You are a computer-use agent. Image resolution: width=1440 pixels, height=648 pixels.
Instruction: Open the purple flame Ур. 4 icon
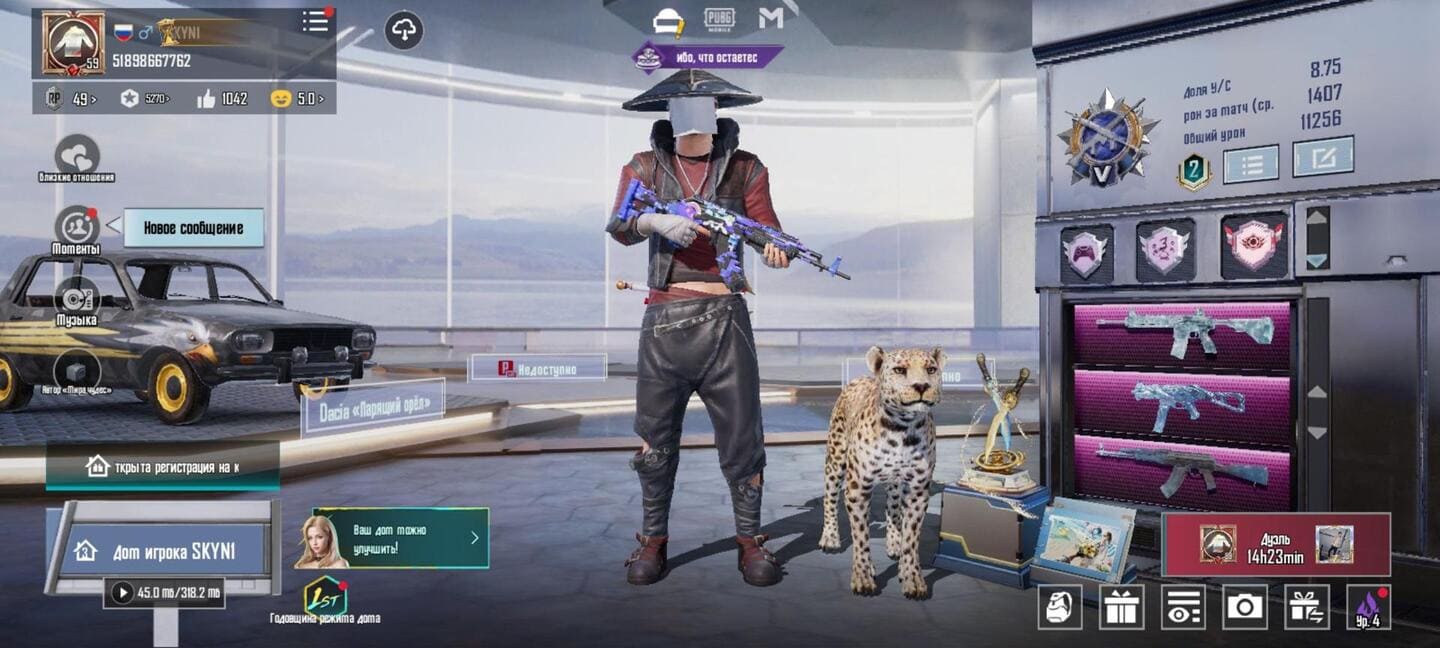1368,606
